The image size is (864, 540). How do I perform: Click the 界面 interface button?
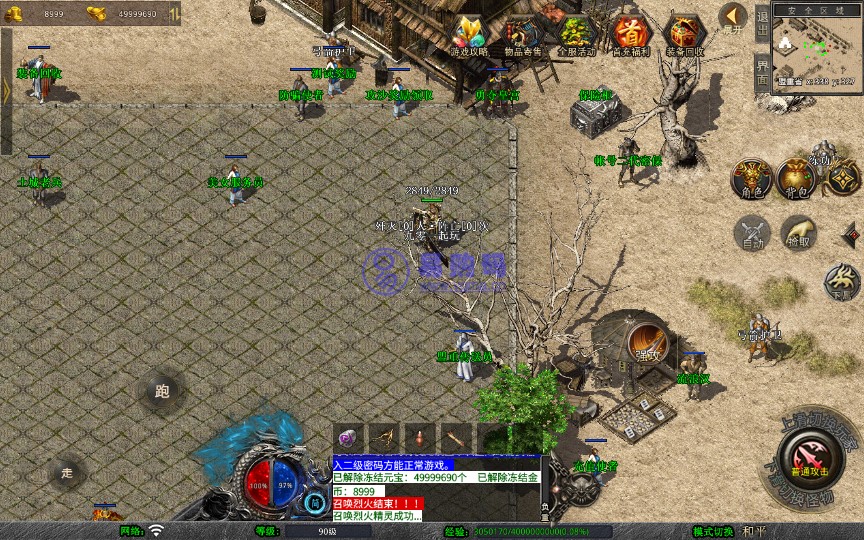point(762,72)
